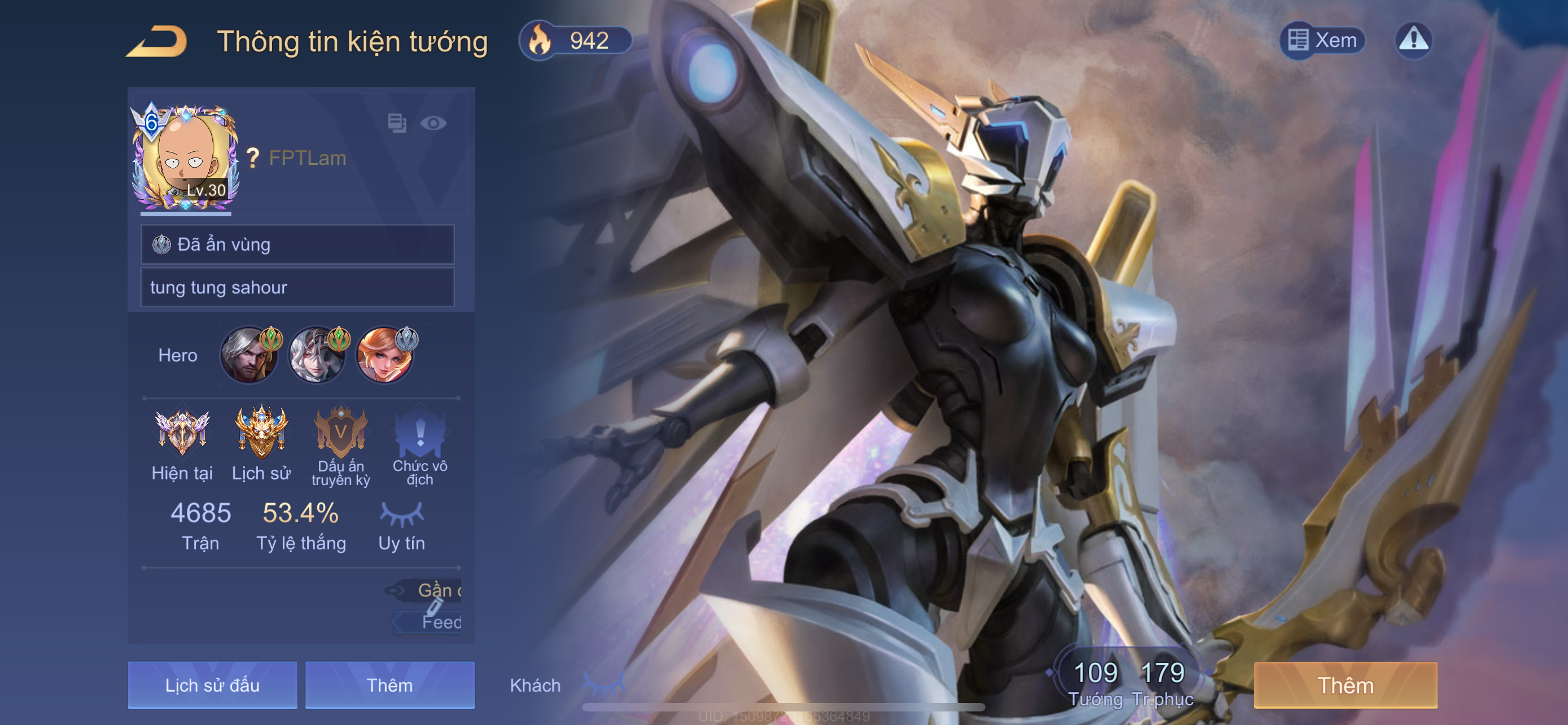This screenshot has width=1568, height=725.
Task: Open the Chức vô địch badge
Action: [x=419, y=433]
